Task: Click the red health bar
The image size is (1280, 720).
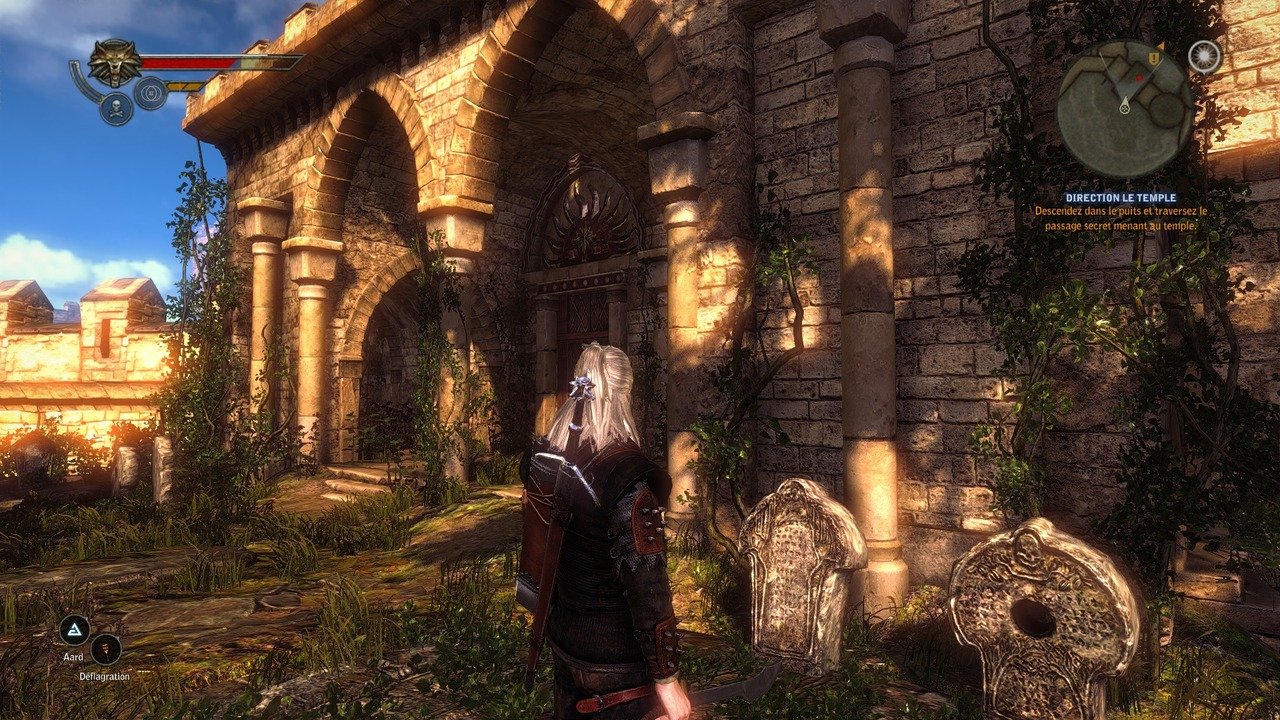Action: pyautogui.click(x=195, y=60)
